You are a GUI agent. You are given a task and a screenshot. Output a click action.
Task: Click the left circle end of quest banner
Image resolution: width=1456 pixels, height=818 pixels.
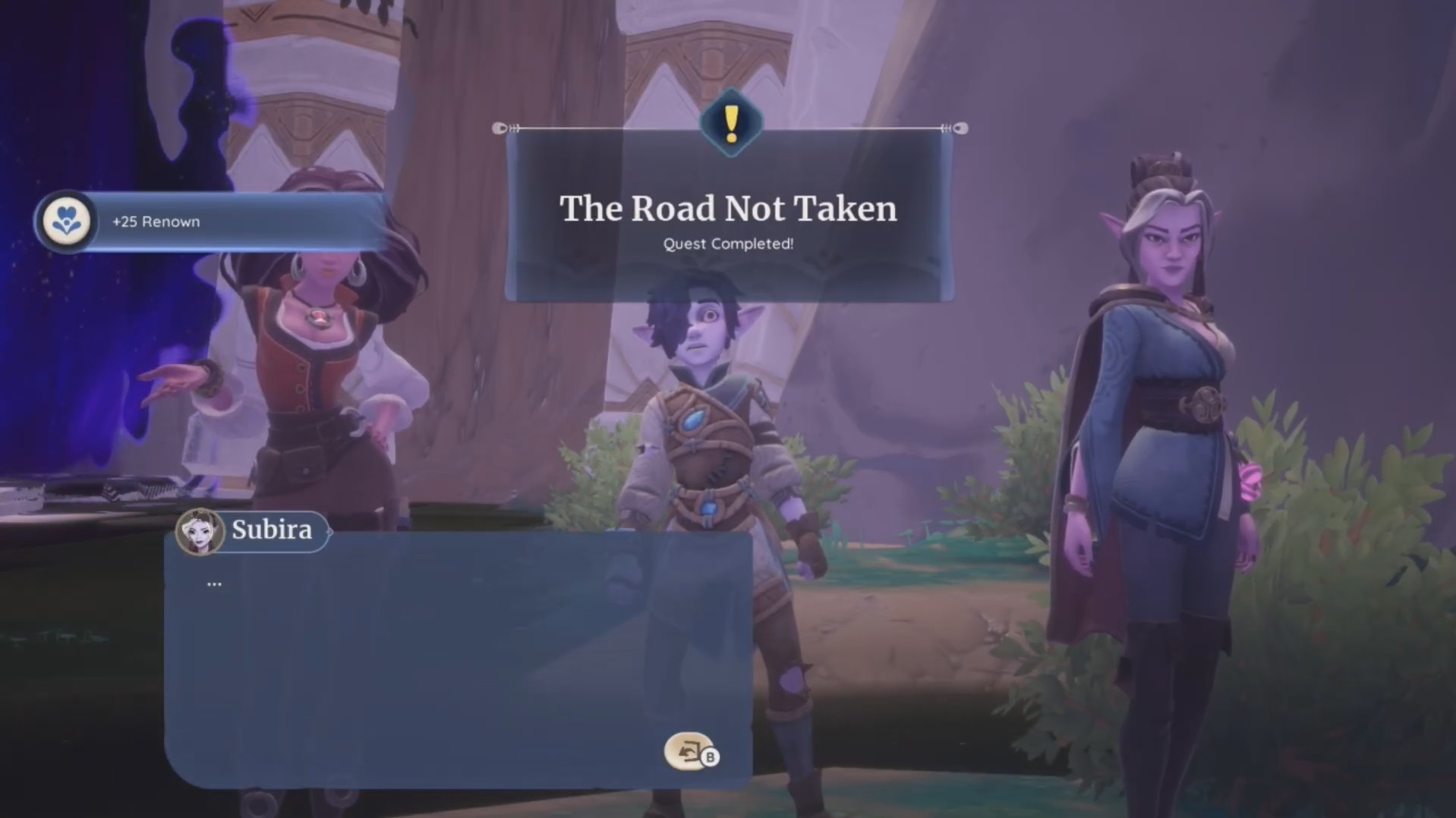point(501,128)
